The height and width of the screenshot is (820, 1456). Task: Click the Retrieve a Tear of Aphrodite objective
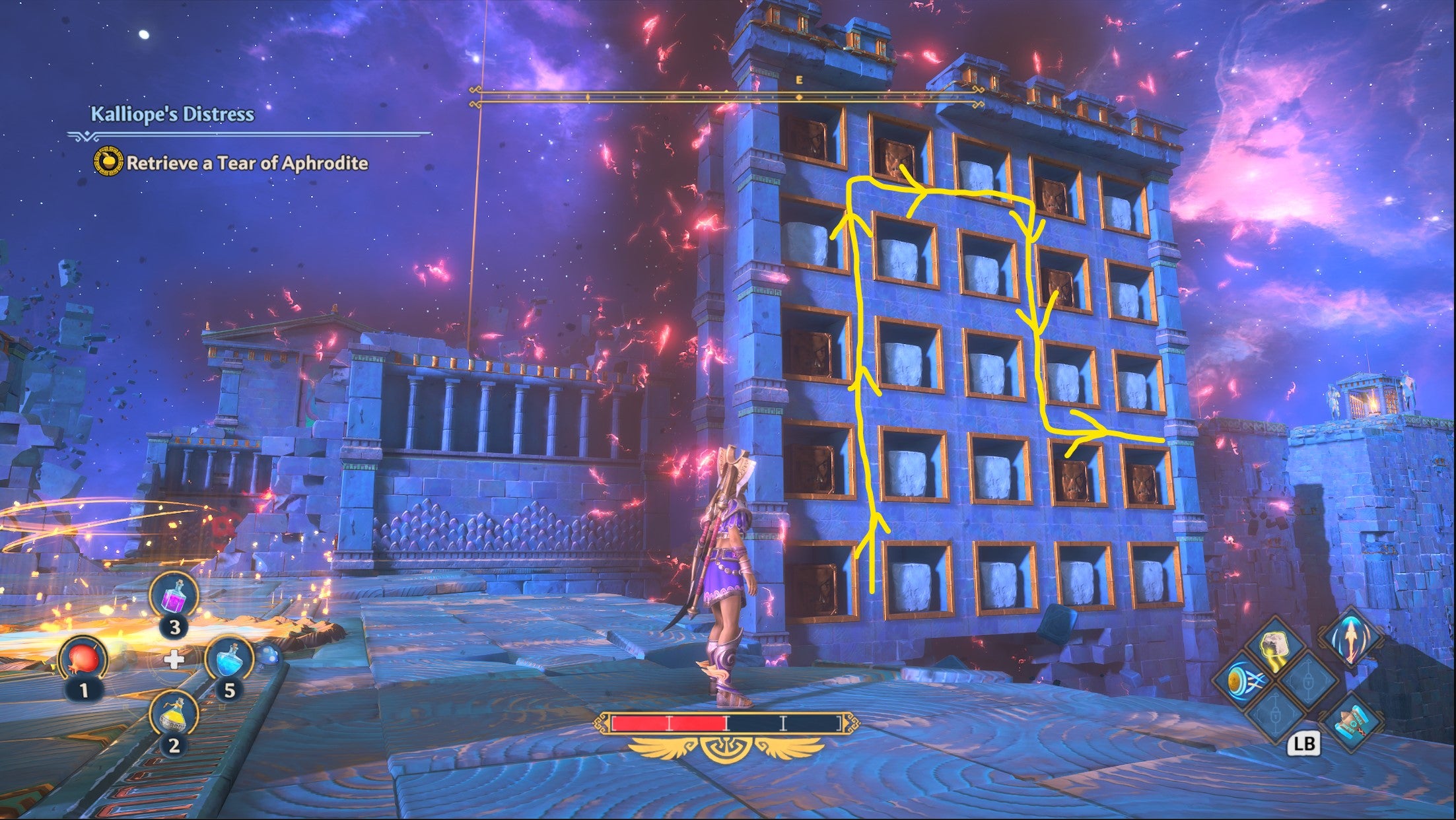tap(248, 165)
